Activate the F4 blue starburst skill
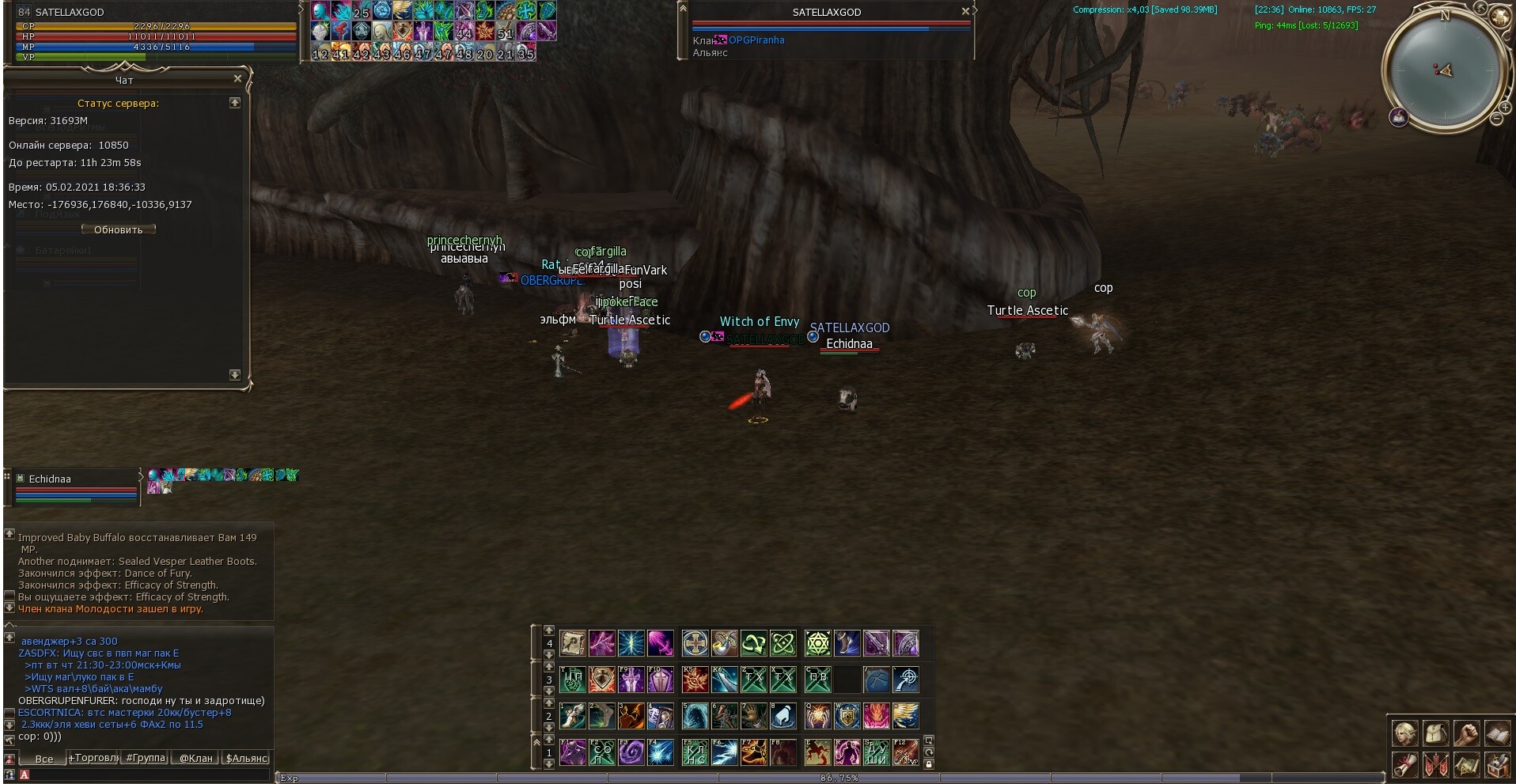1516x784 pixels. pos(661,752)
